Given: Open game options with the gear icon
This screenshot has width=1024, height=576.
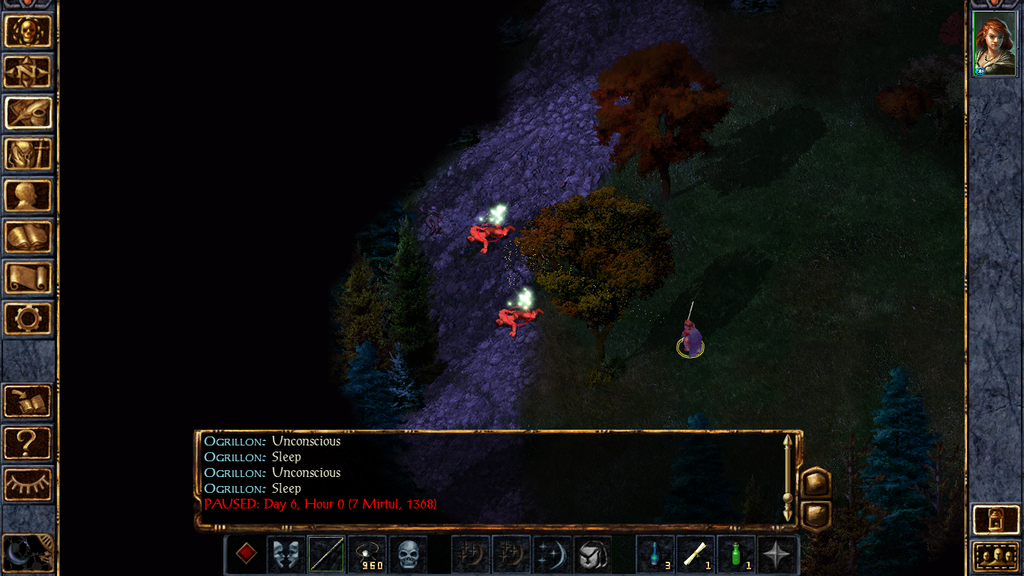Looking at the screenshot, I should (28, 319).
